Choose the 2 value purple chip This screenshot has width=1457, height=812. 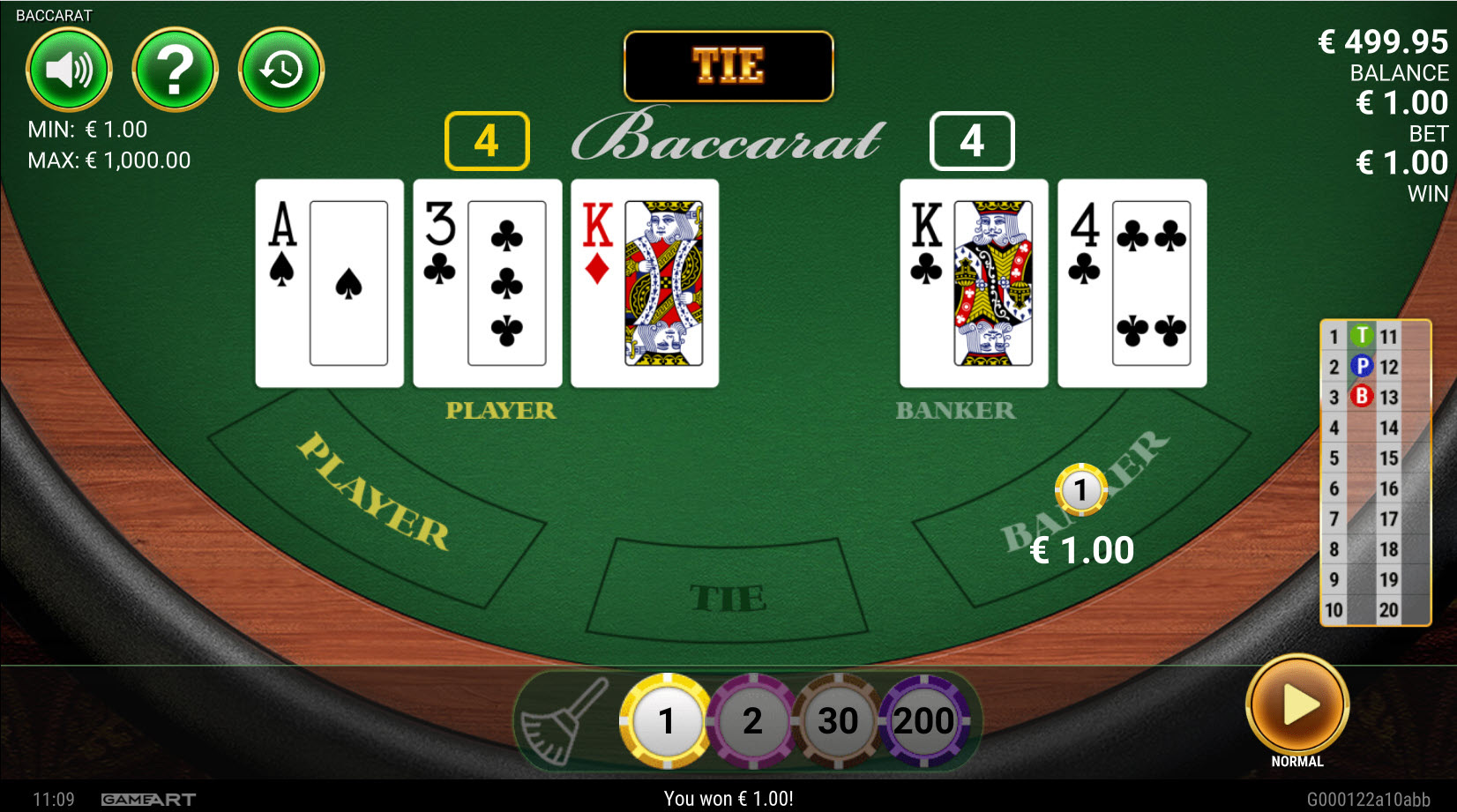point(752,720)
